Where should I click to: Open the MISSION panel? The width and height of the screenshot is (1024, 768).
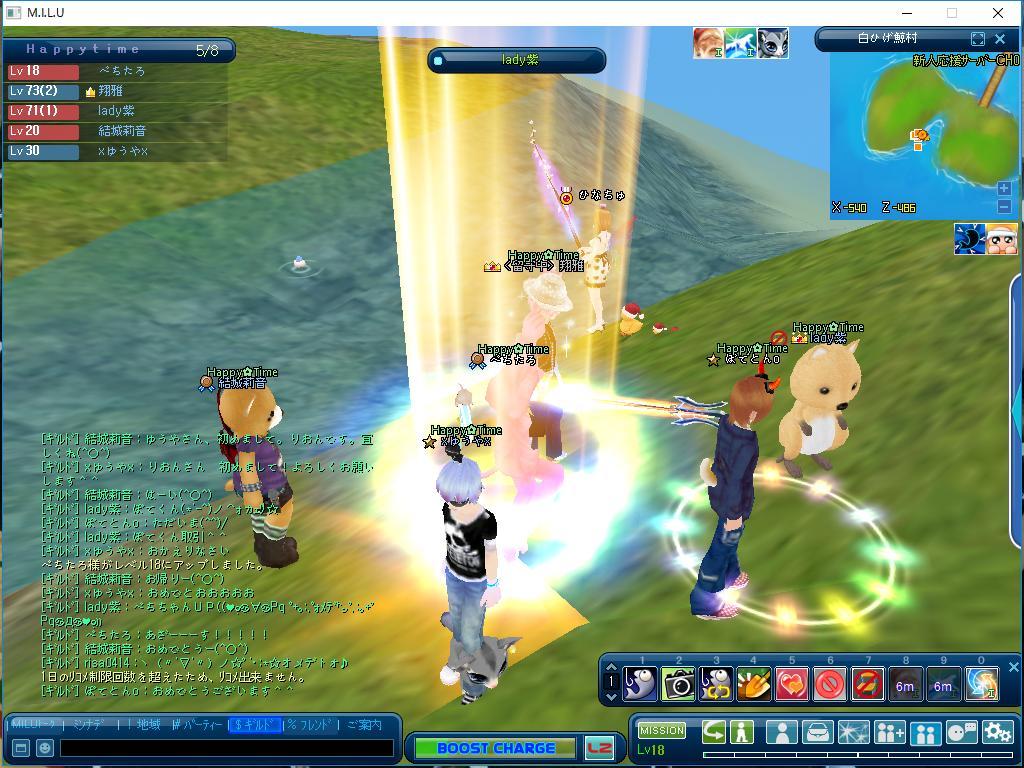pos(661,730)
